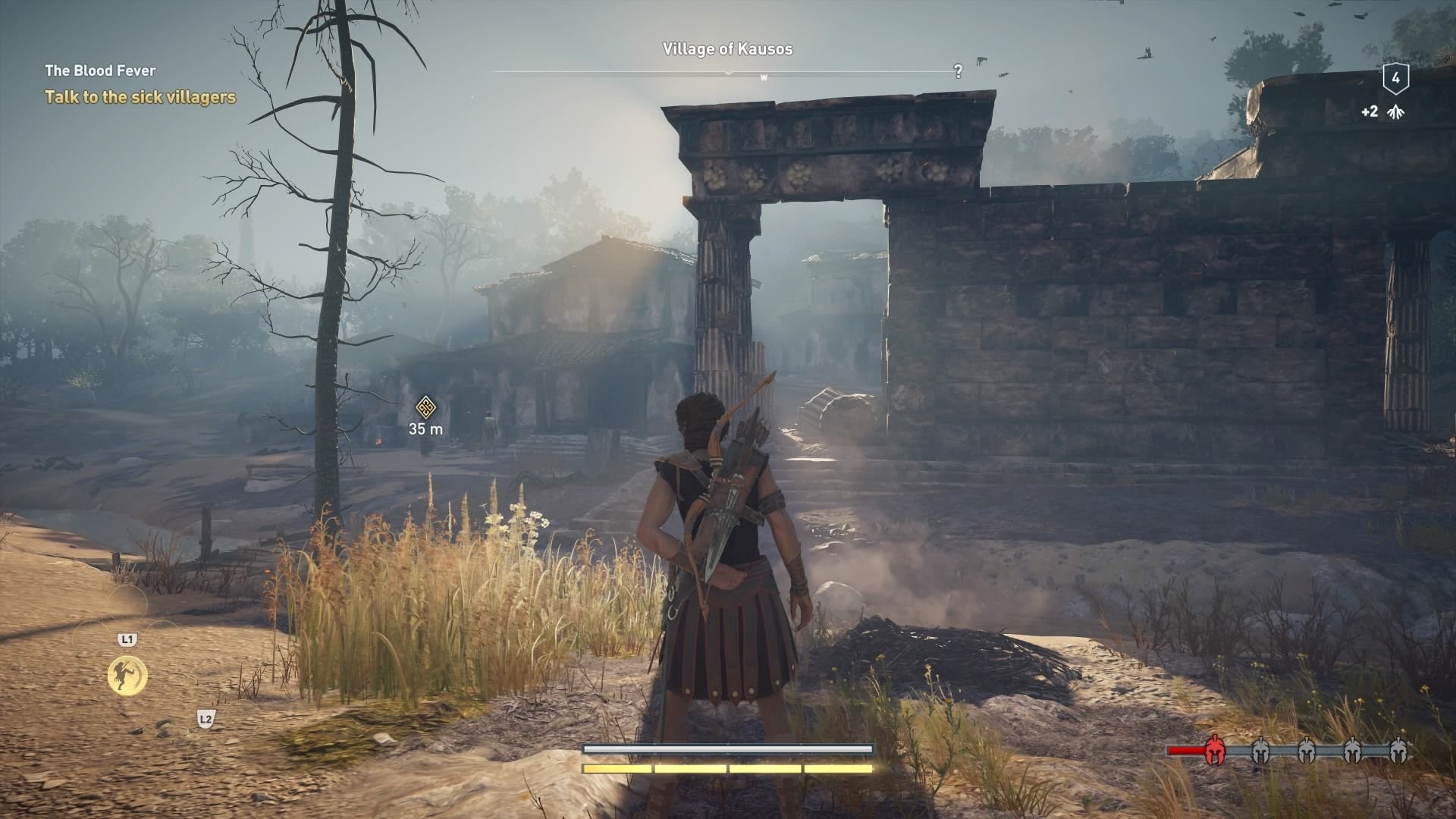Click the red fill of the adrenaline meter
Screen dimensions: 1456x819
(1185, 751)
